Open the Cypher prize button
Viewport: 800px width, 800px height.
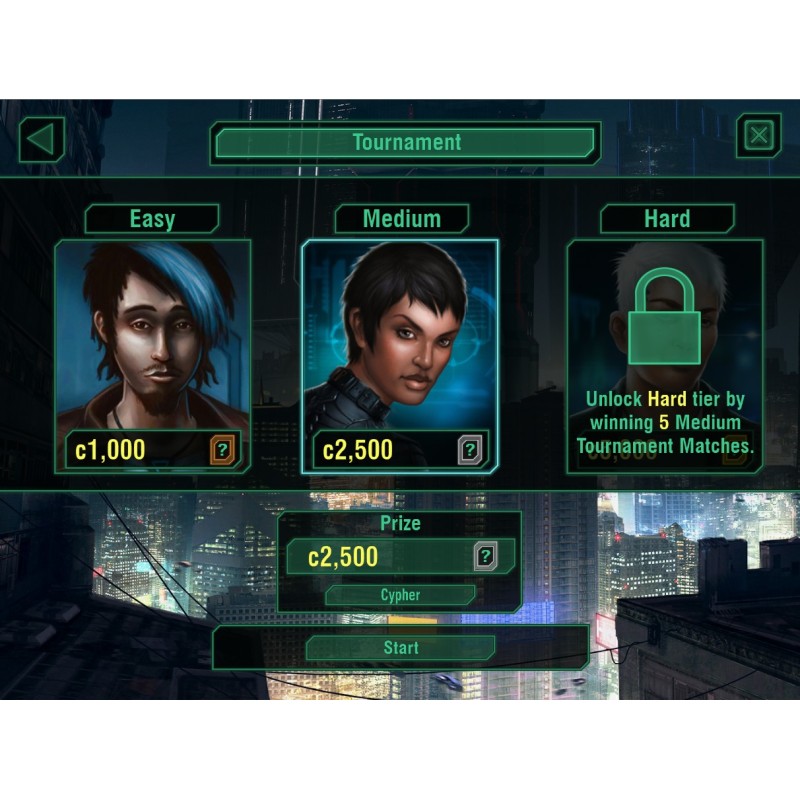(x=400, y=596)
